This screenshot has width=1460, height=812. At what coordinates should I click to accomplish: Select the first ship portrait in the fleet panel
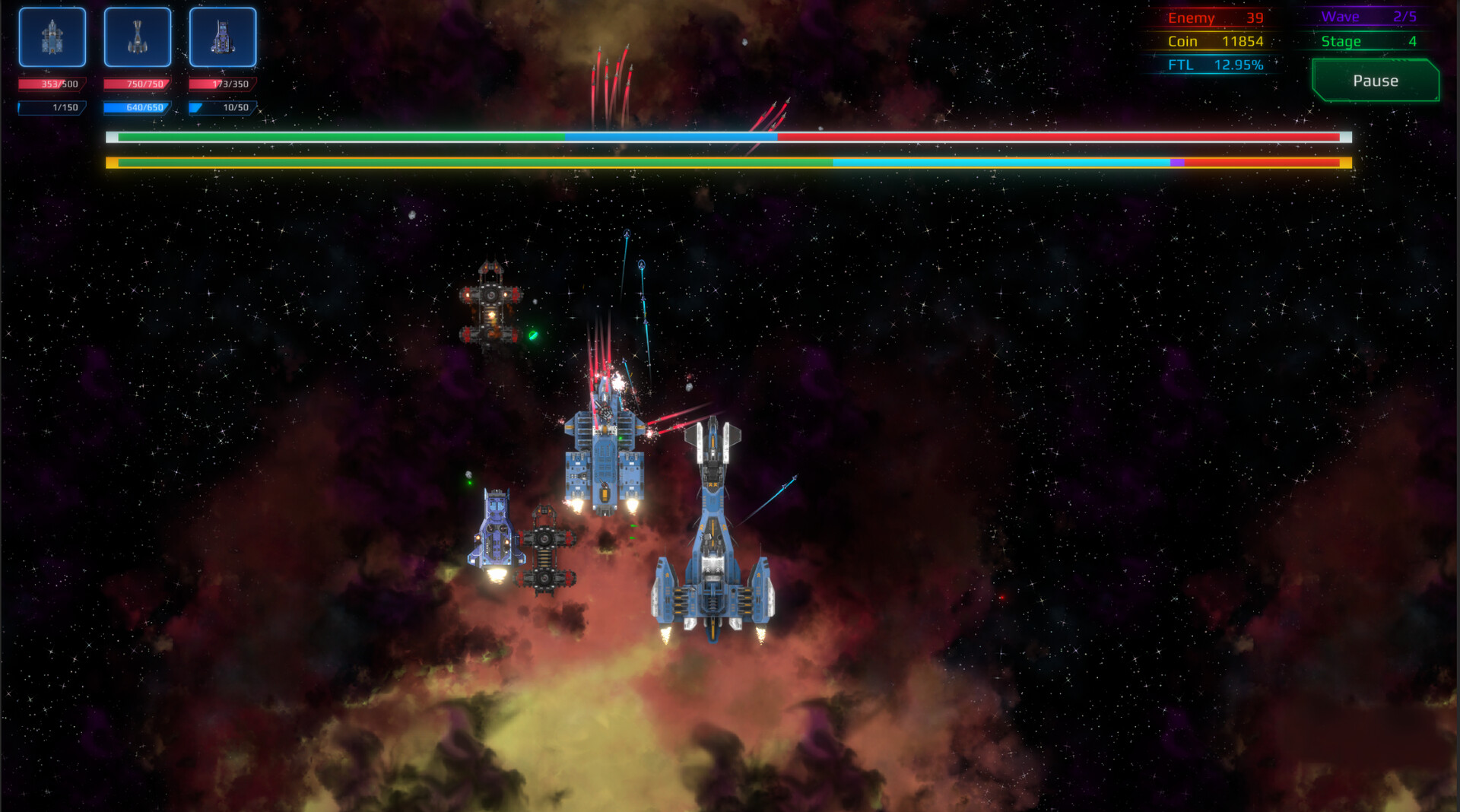[x=52, y=36]
